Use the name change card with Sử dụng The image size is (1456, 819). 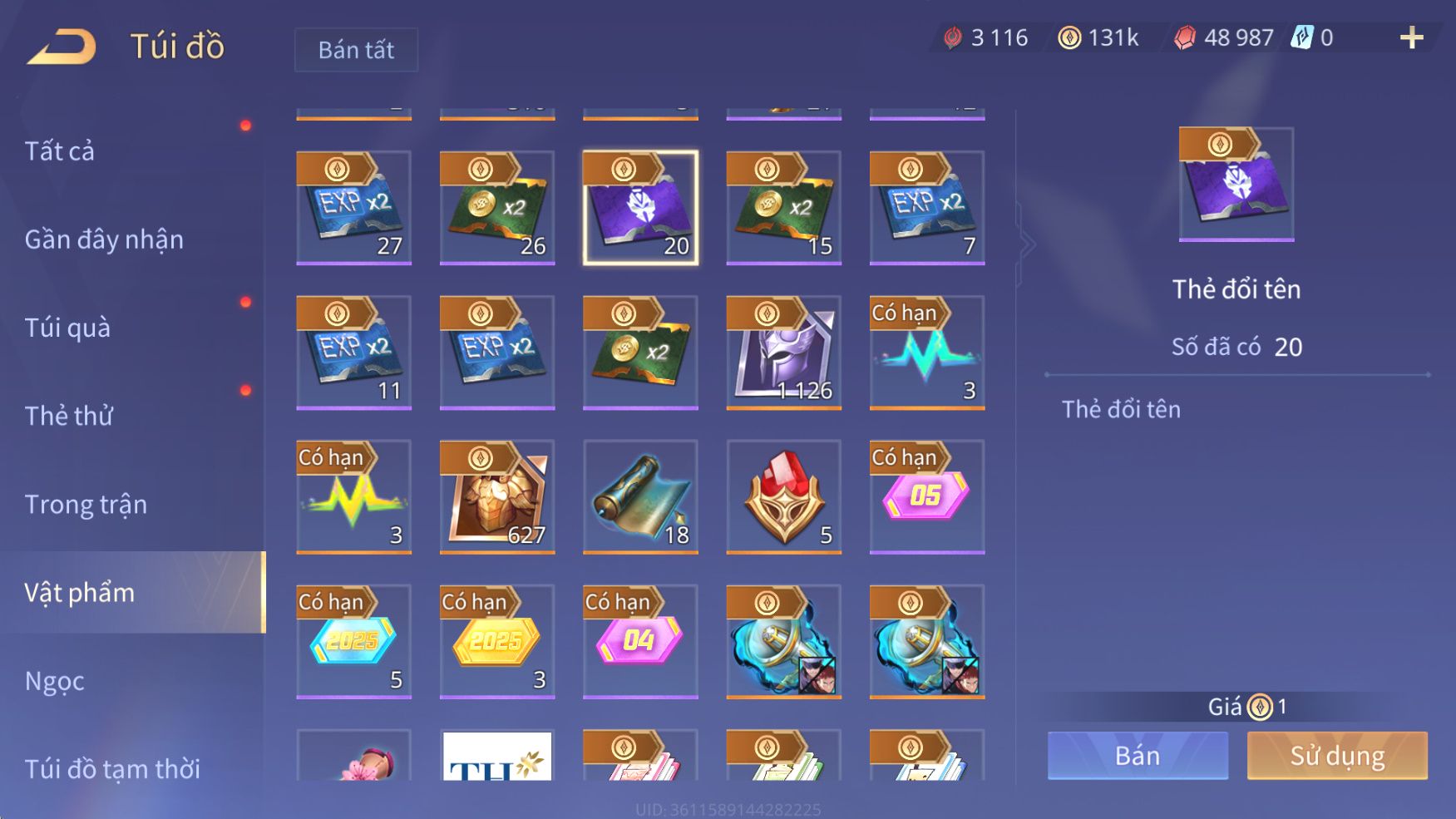[x=1336, y=755]
